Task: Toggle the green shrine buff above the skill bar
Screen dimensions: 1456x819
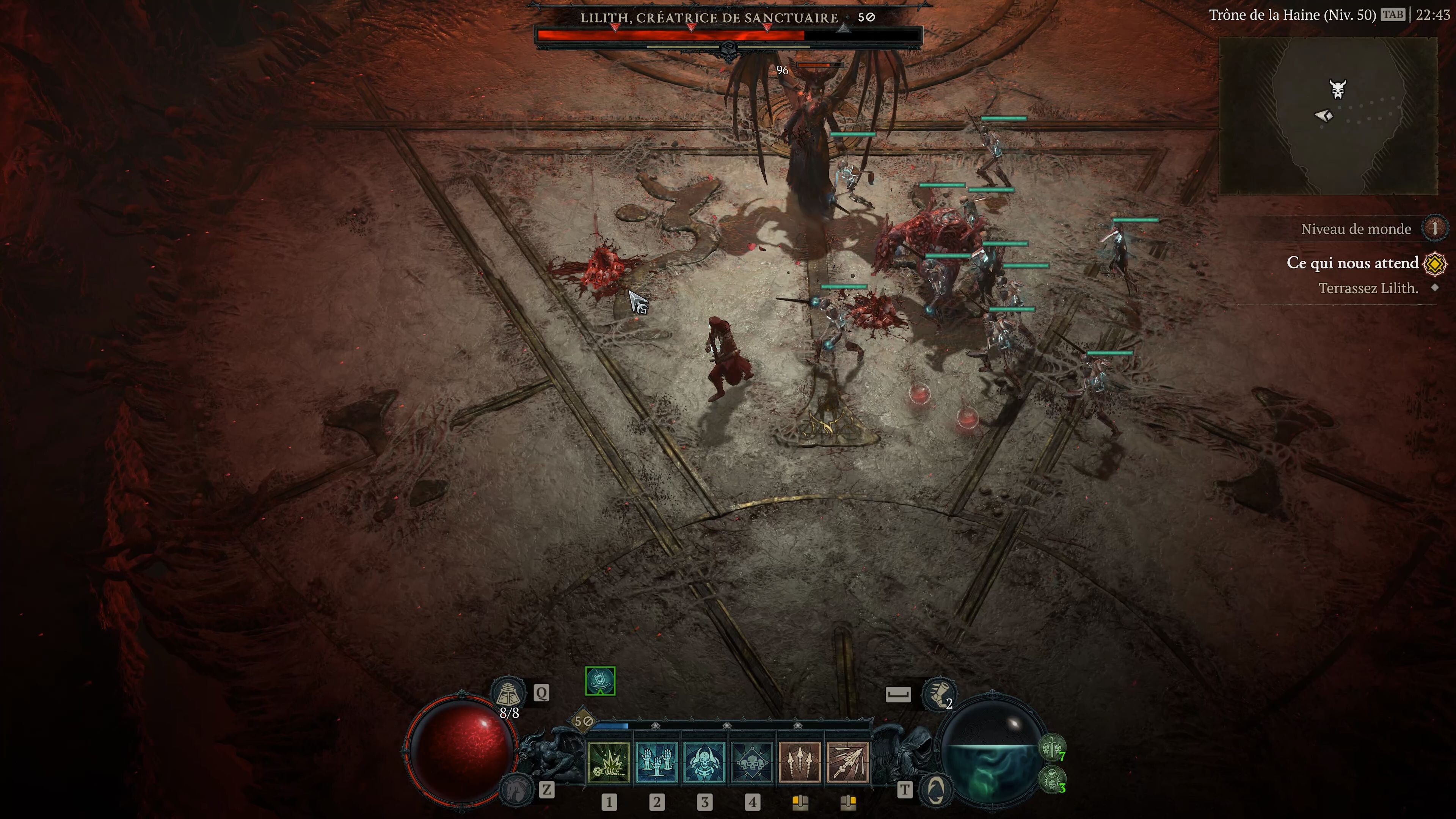Action: pyautogui.click(x=600, y=681)
